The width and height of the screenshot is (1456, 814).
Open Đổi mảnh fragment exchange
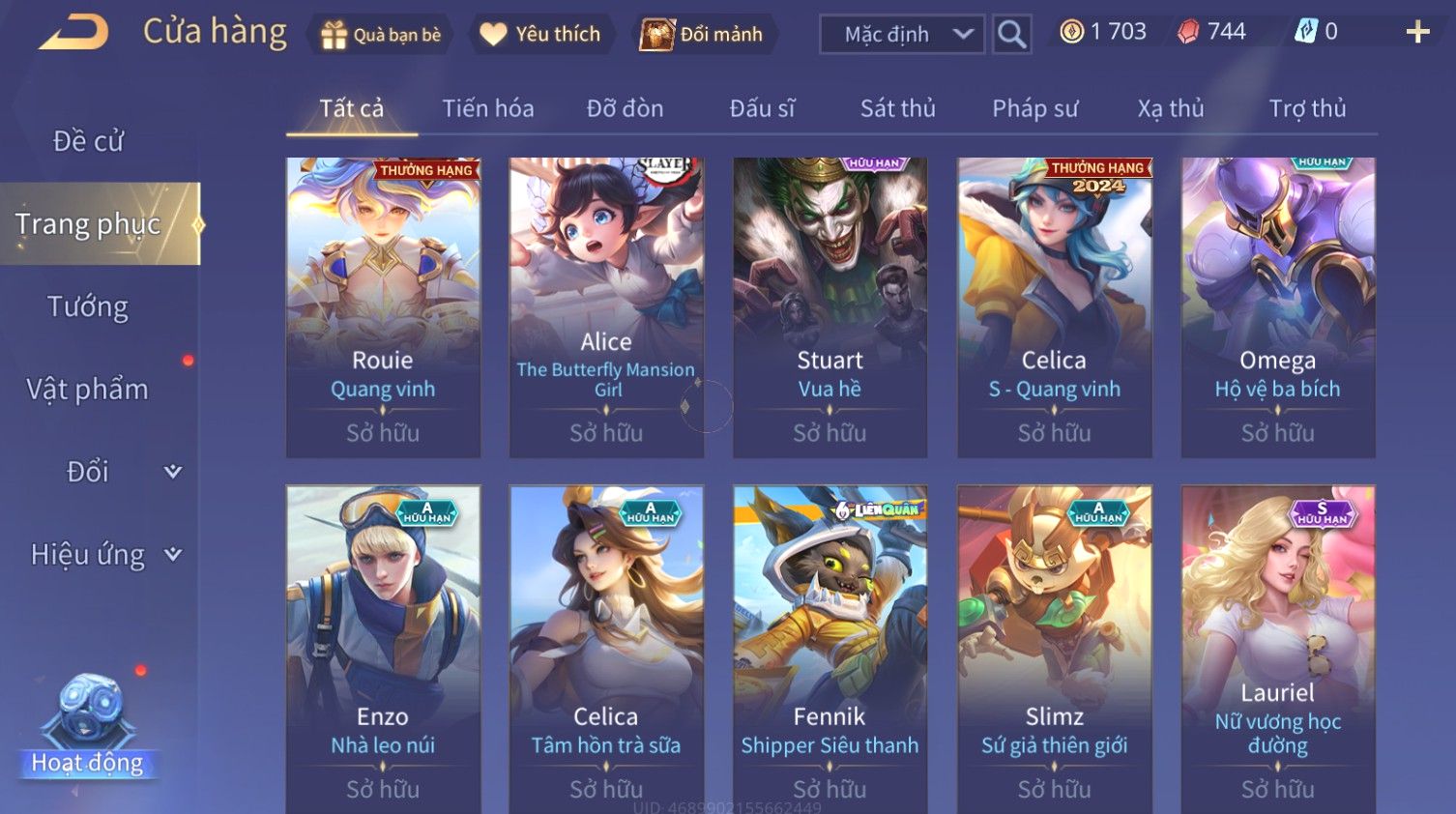coord(703,35)
